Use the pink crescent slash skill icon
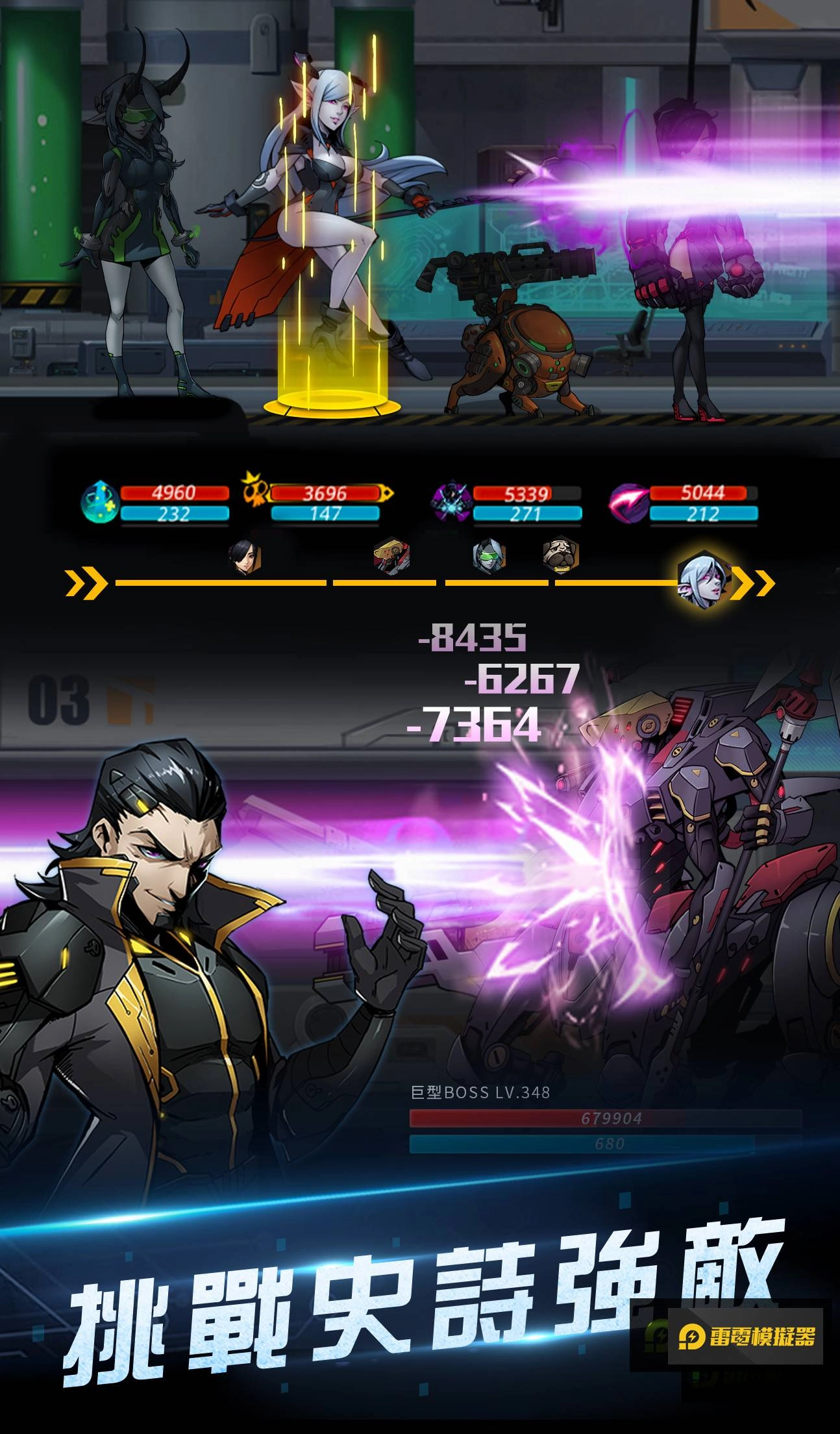The width and height of the screenshot is (840, 1434). tap(628, 502)
